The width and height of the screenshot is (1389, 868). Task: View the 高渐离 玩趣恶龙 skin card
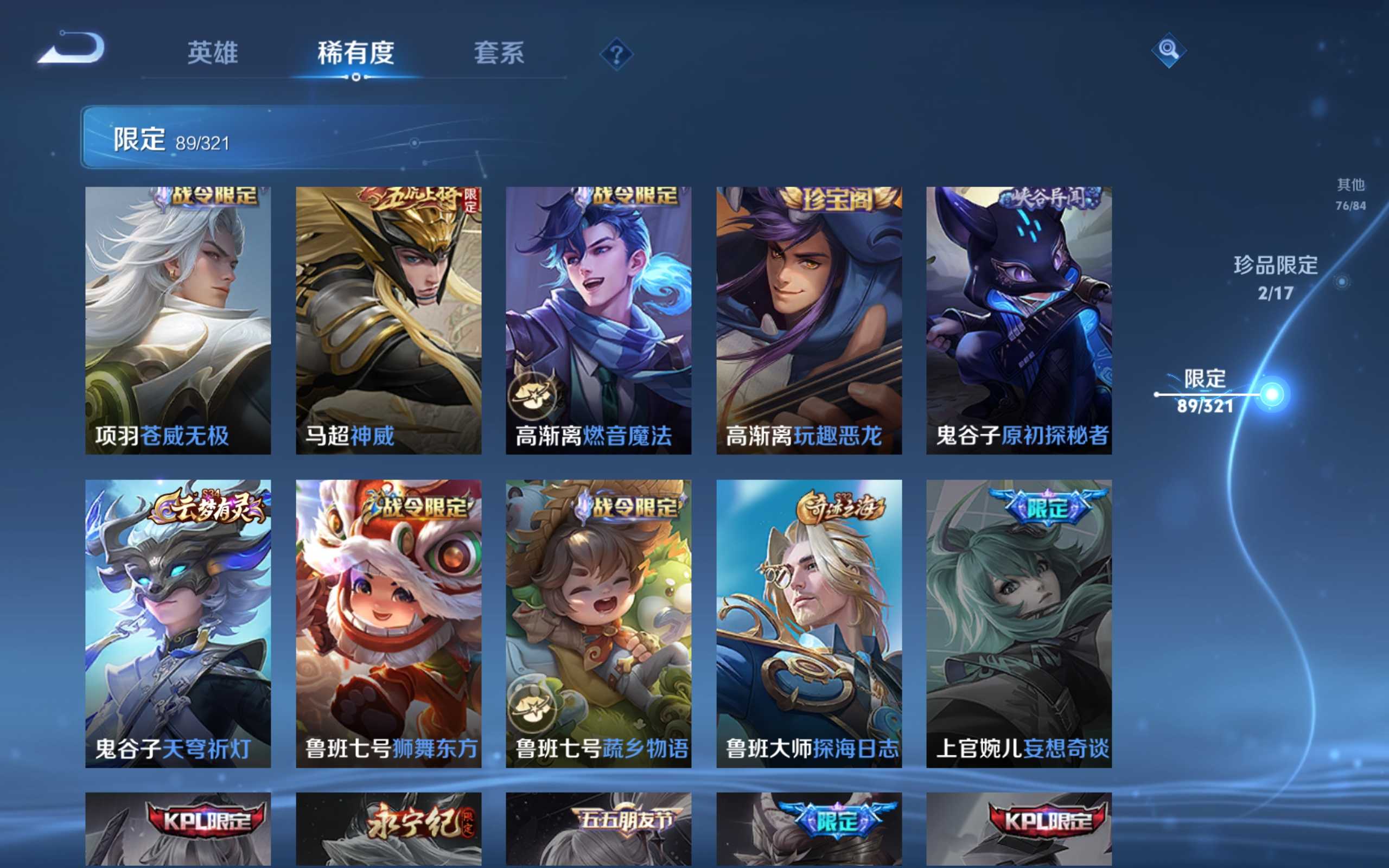tap(809, 320)
